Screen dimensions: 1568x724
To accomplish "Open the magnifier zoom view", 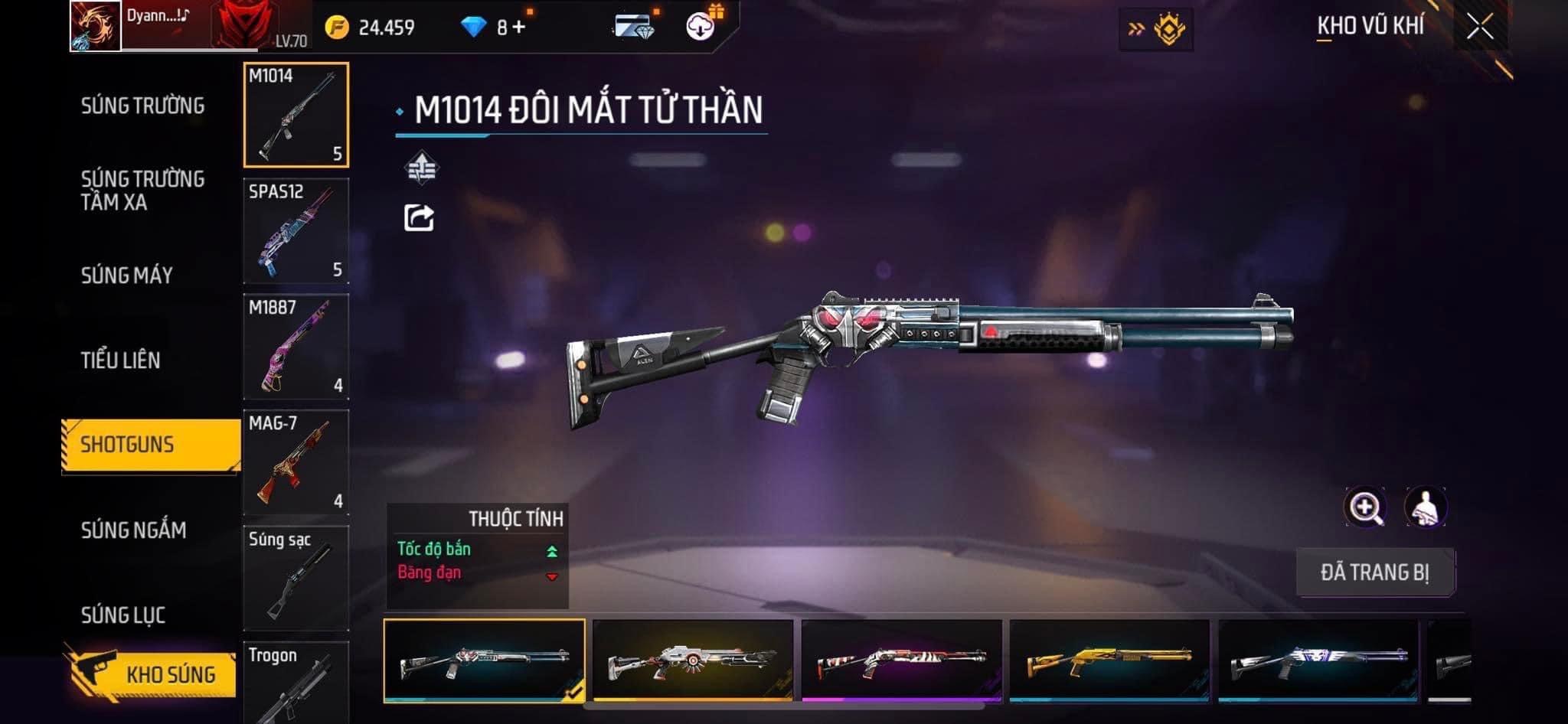I will (1364, 507).
